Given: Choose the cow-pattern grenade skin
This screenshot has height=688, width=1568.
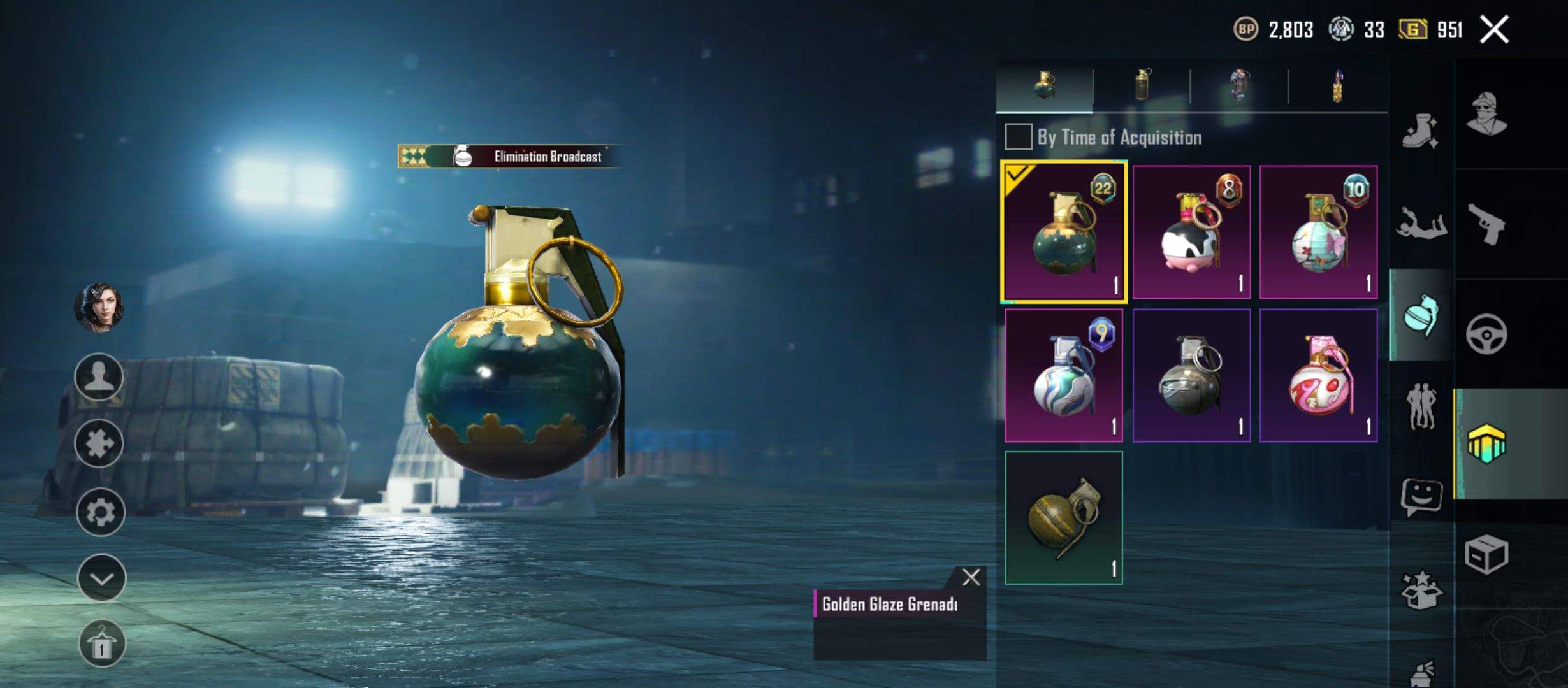Looking at the screenshot, I should 1191,233.
